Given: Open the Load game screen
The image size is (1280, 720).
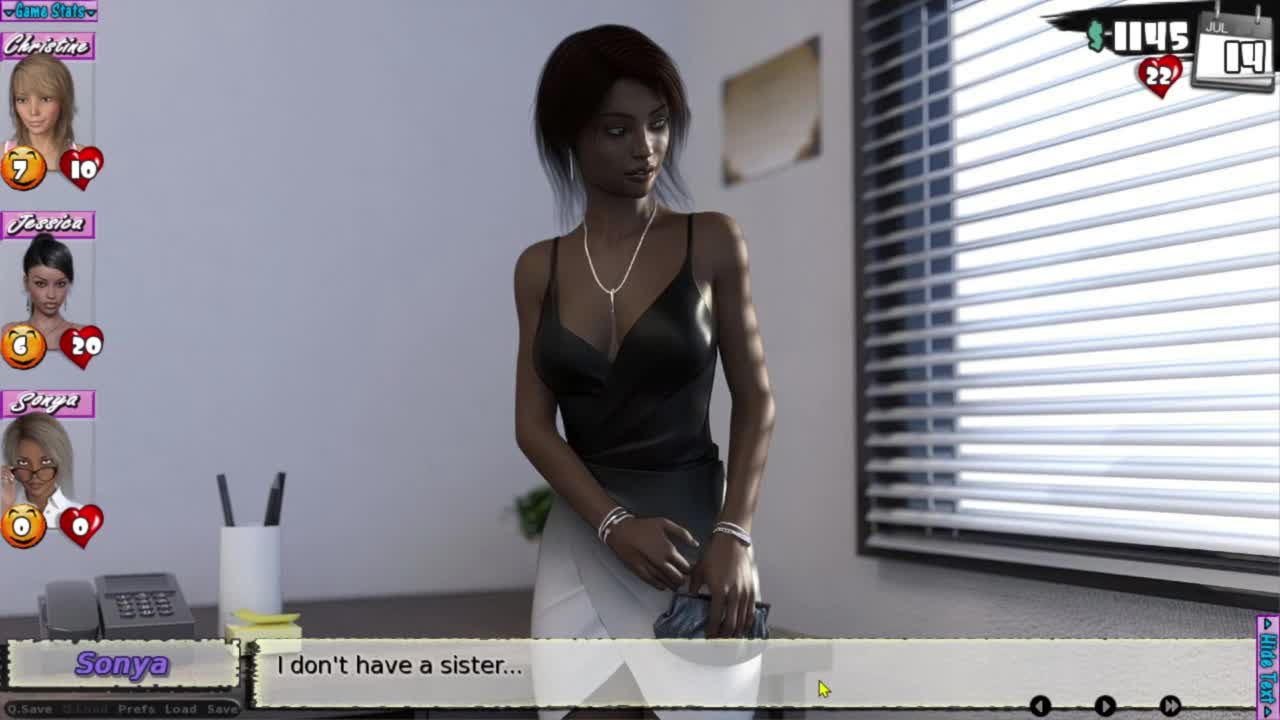Looking at the screenshot, I should (x=180, y=709).
